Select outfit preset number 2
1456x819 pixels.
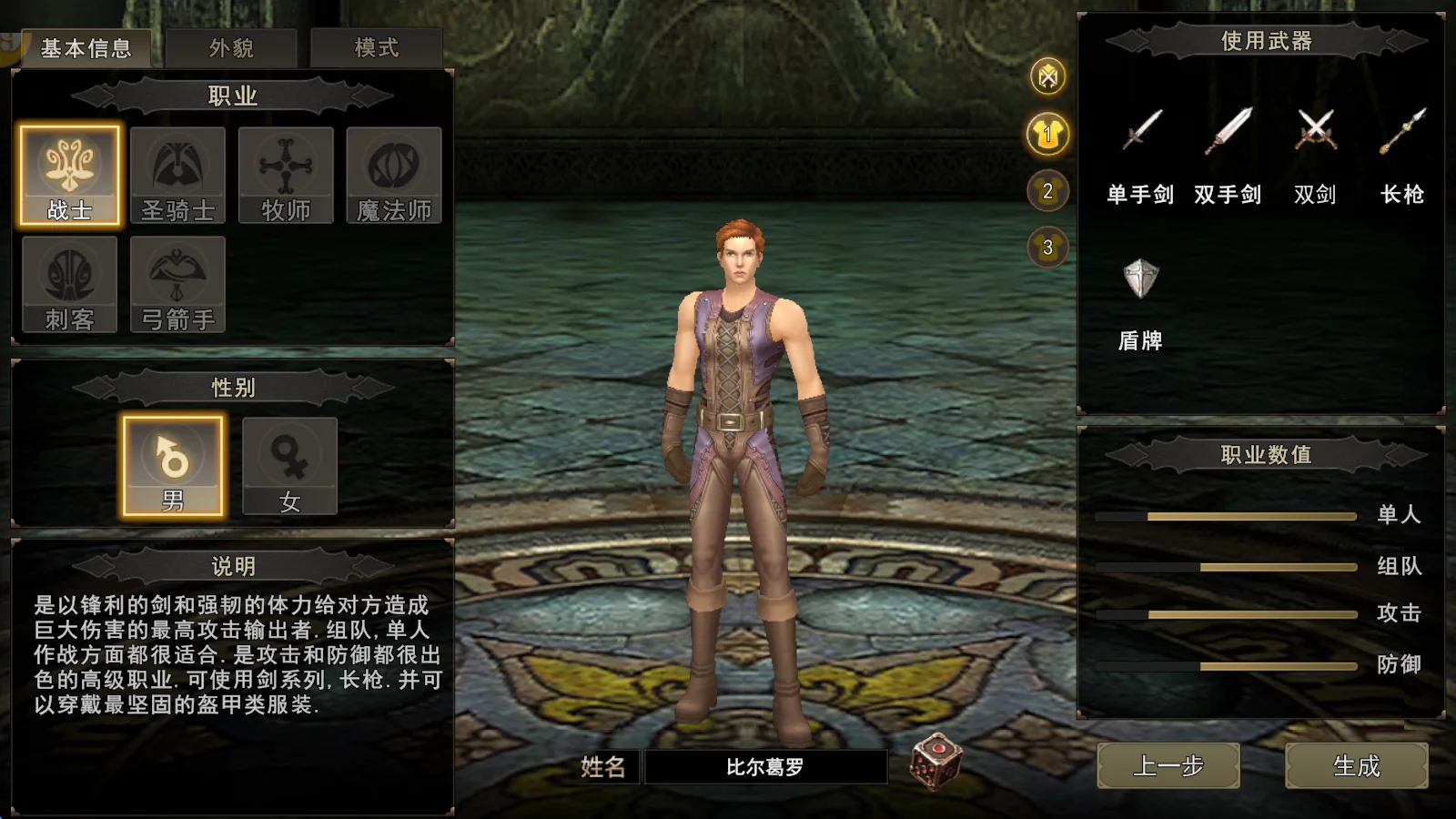pyautogui.click(x=1048, y=191)
